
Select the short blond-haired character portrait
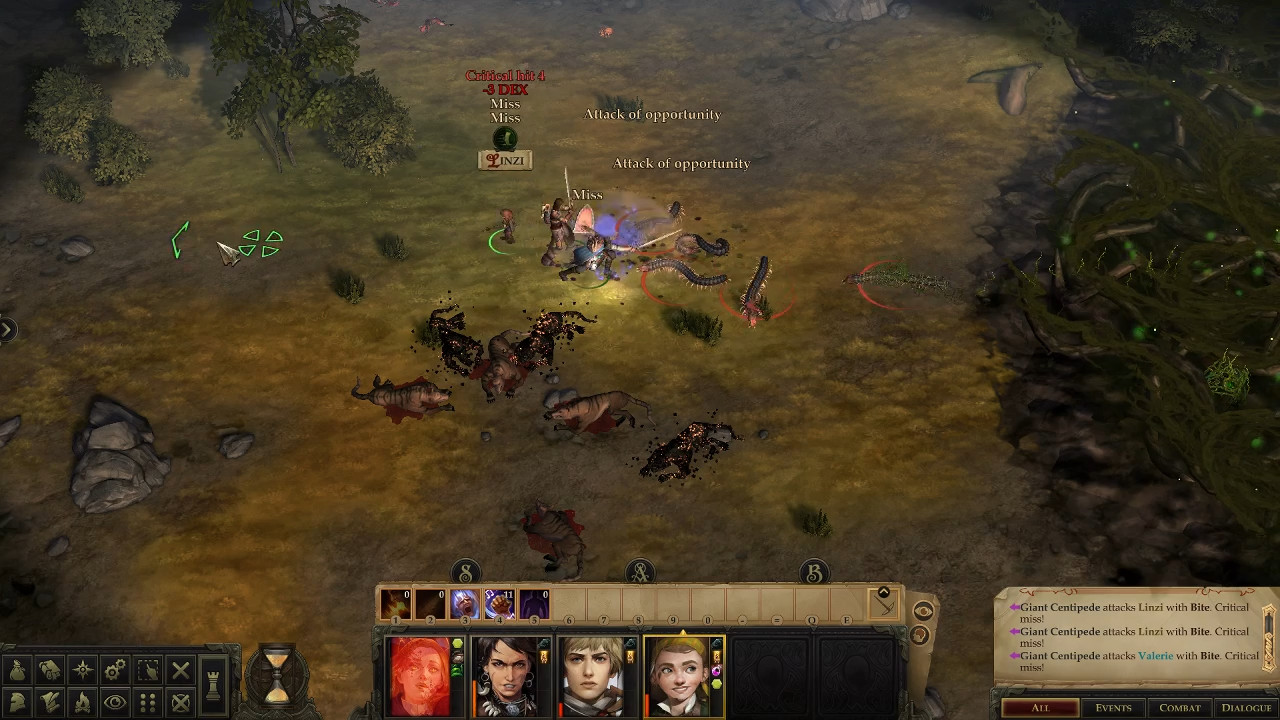(596, 676)
